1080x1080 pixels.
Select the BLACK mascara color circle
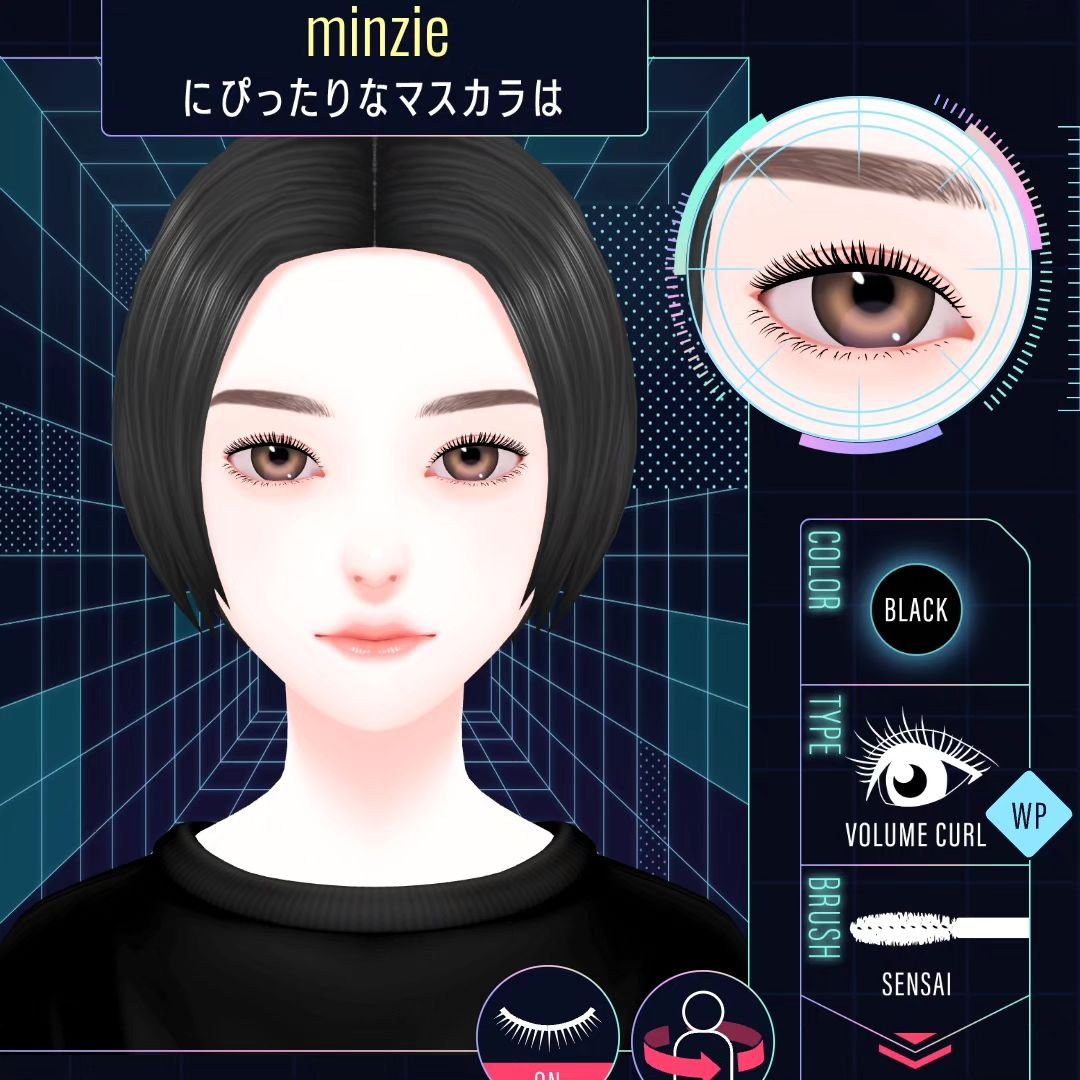point(915,609)
